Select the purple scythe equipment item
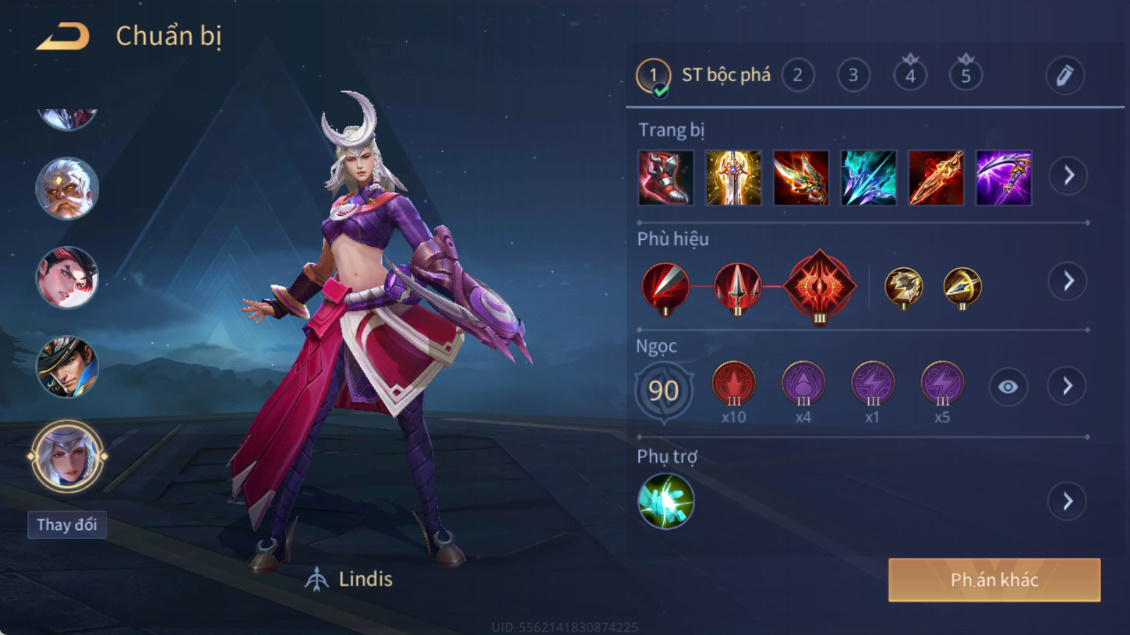 1003,177
